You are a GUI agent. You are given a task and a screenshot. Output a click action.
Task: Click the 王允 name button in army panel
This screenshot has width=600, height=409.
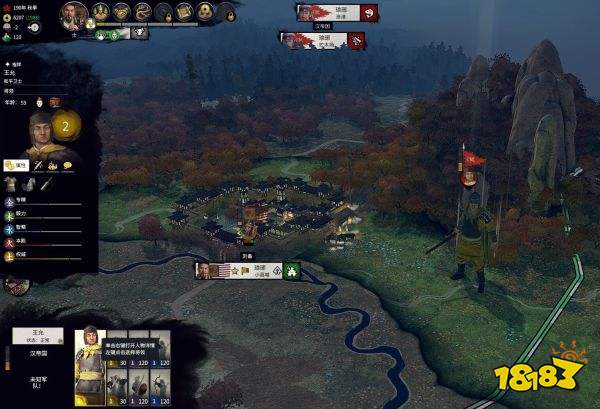37,335
